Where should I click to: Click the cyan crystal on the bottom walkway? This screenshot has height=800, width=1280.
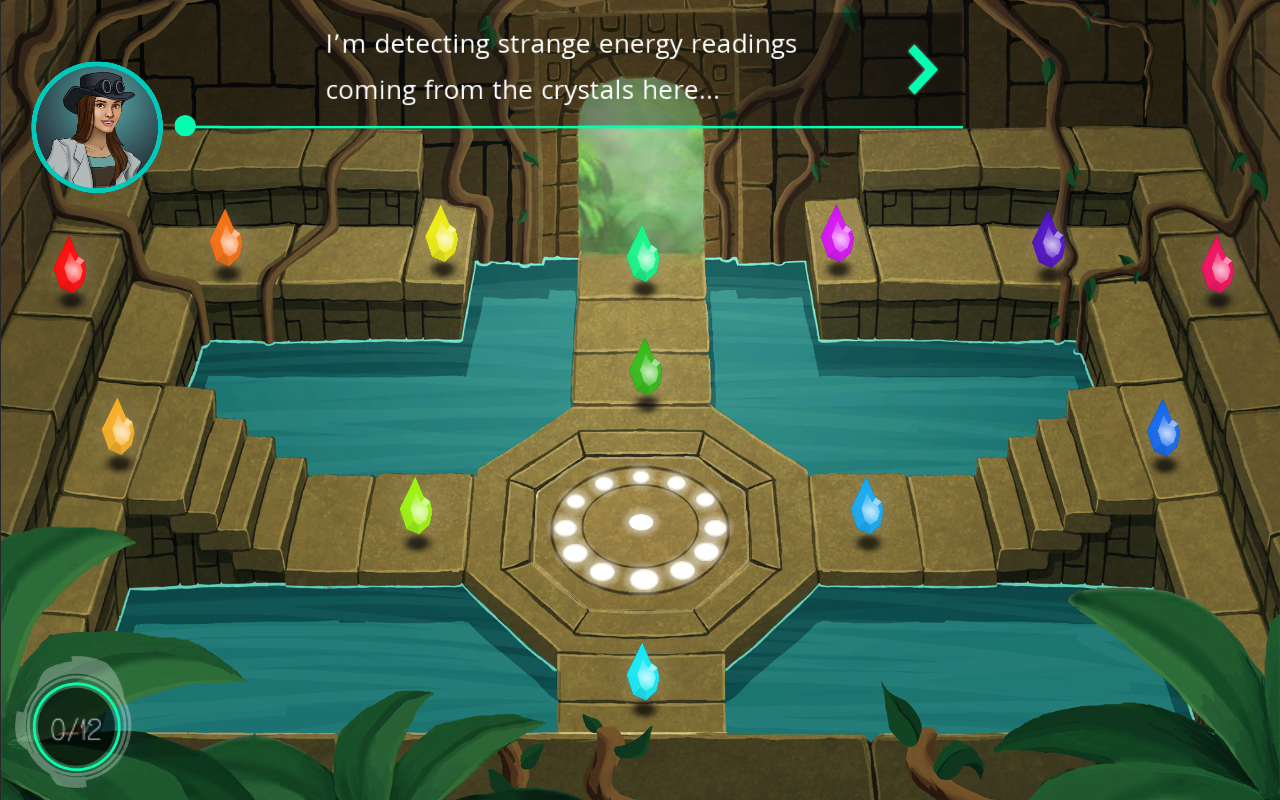[644, 672]
